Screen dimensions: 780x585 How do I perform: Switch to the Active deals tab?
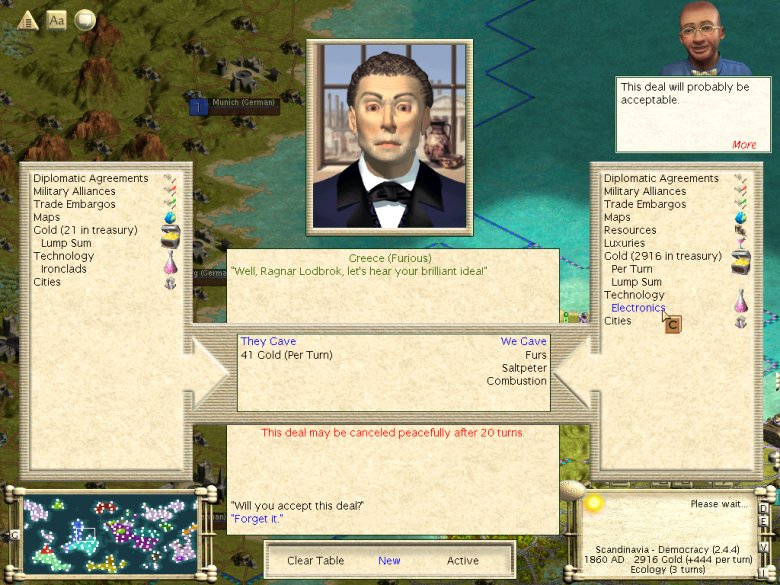(x=463, y=561)
